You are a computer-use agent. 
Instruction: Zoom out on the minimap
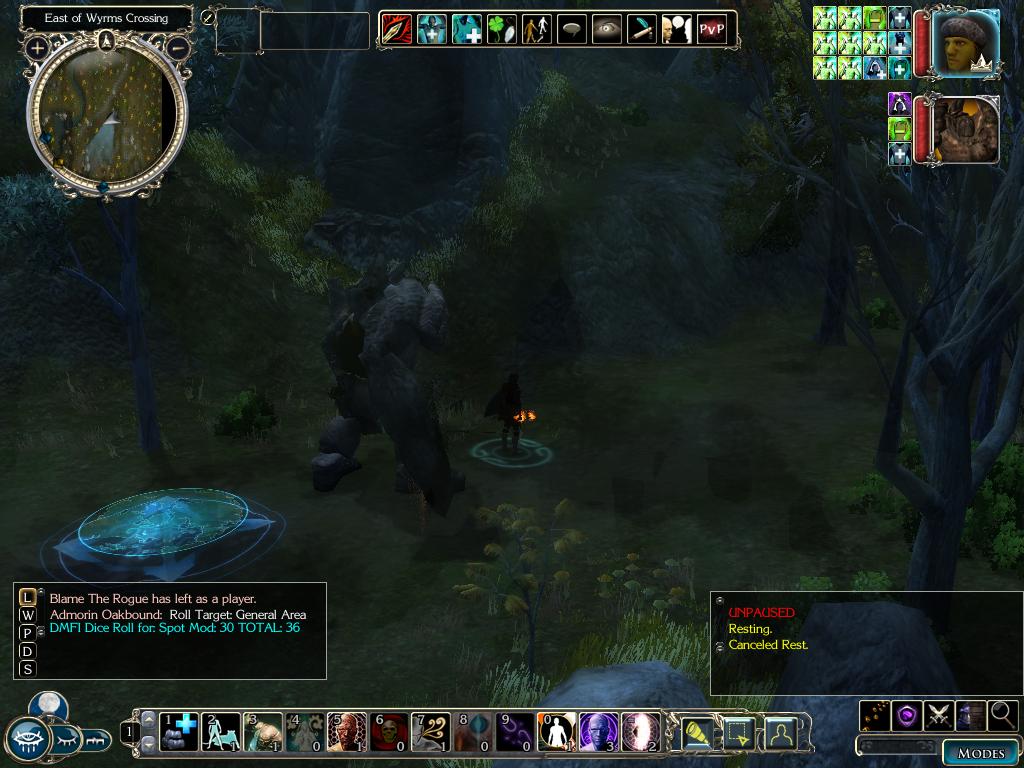(x=178, y=47)
